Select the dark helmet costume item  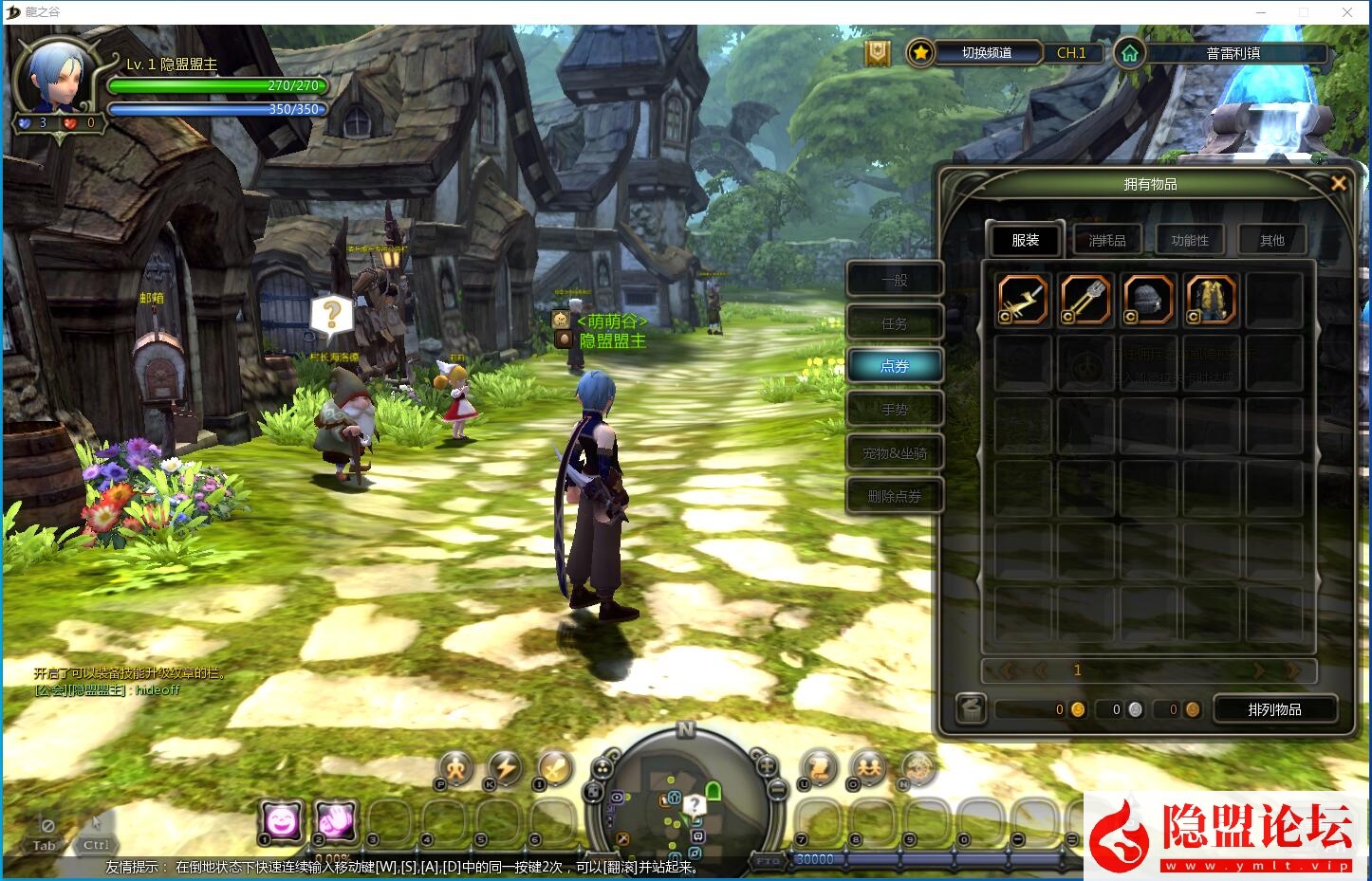point(1147,300)
